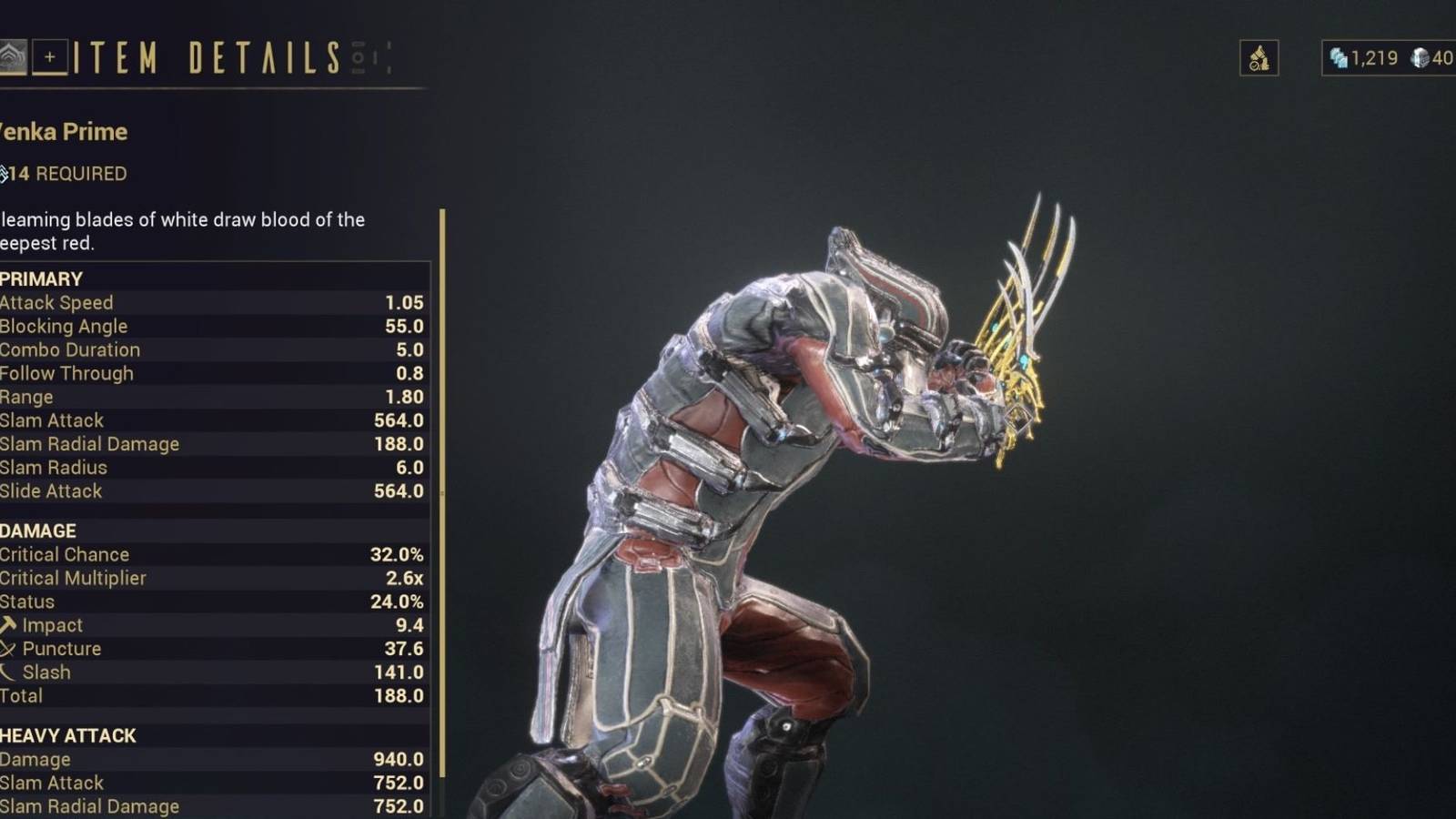The image size is (1456, 819).
Task: Click the Warframe emblem icon top-left
Action: (12, 55)
